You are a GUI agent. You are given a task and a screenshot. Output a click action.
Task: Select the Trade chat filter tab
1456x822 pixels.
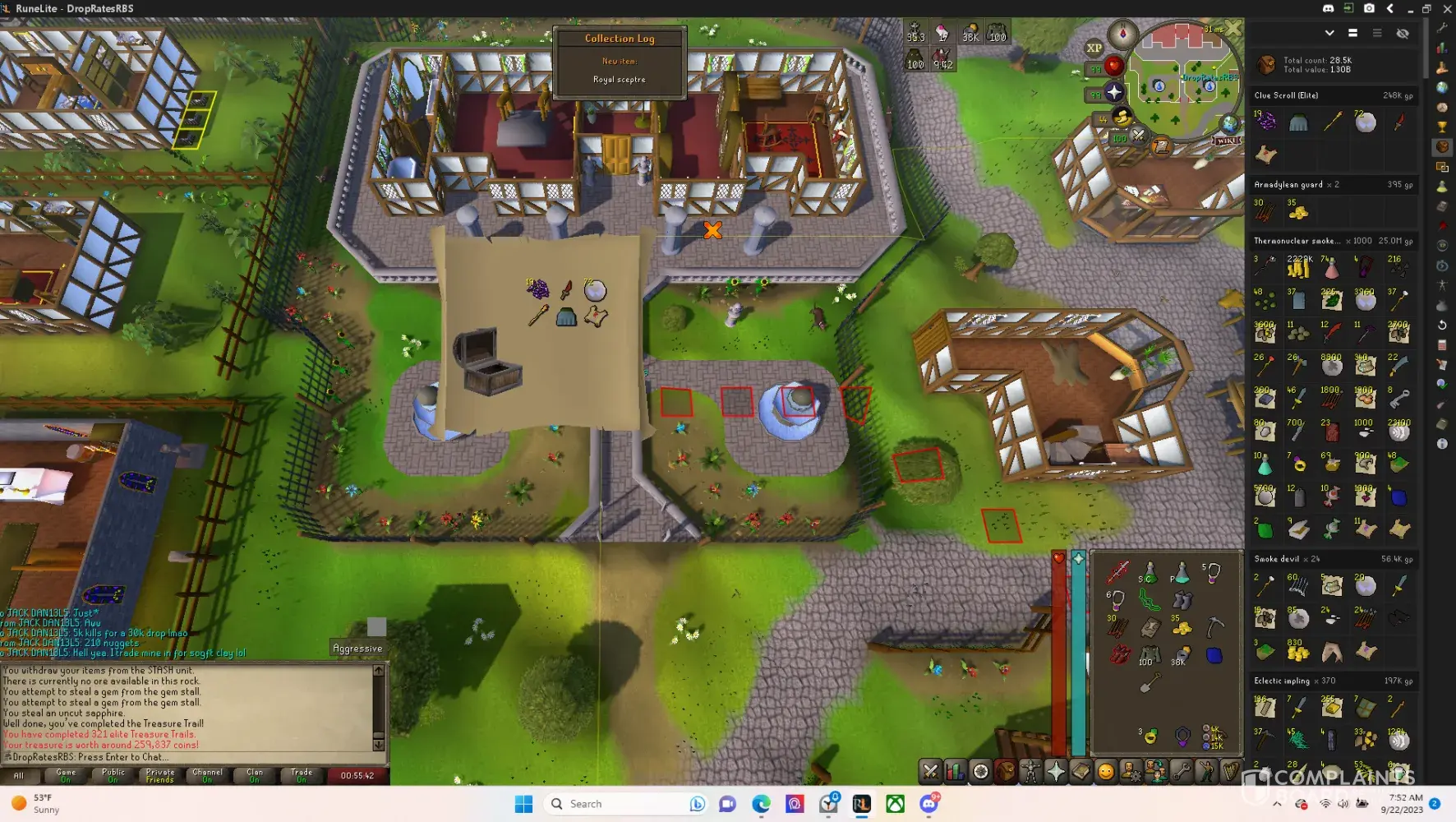tap(302, 775)
